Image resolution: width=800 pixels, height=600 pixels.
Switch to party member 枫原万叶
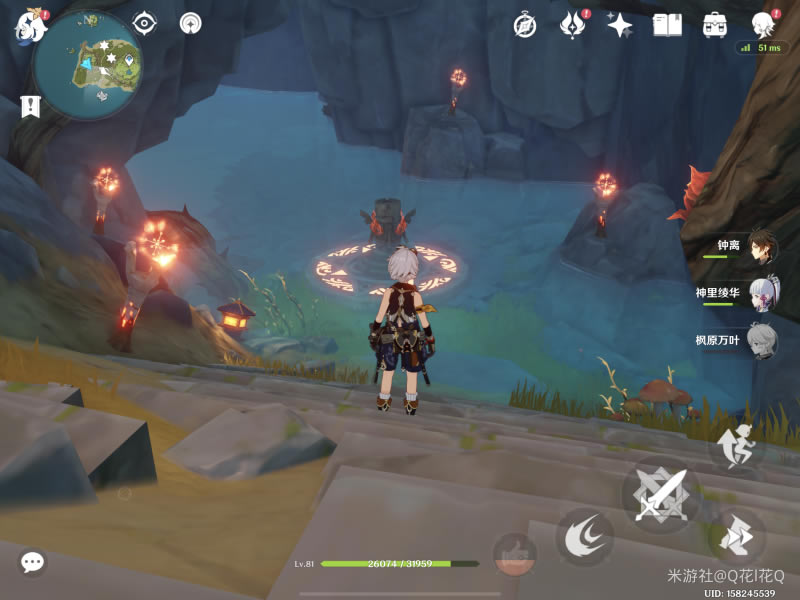click(762, 340)
